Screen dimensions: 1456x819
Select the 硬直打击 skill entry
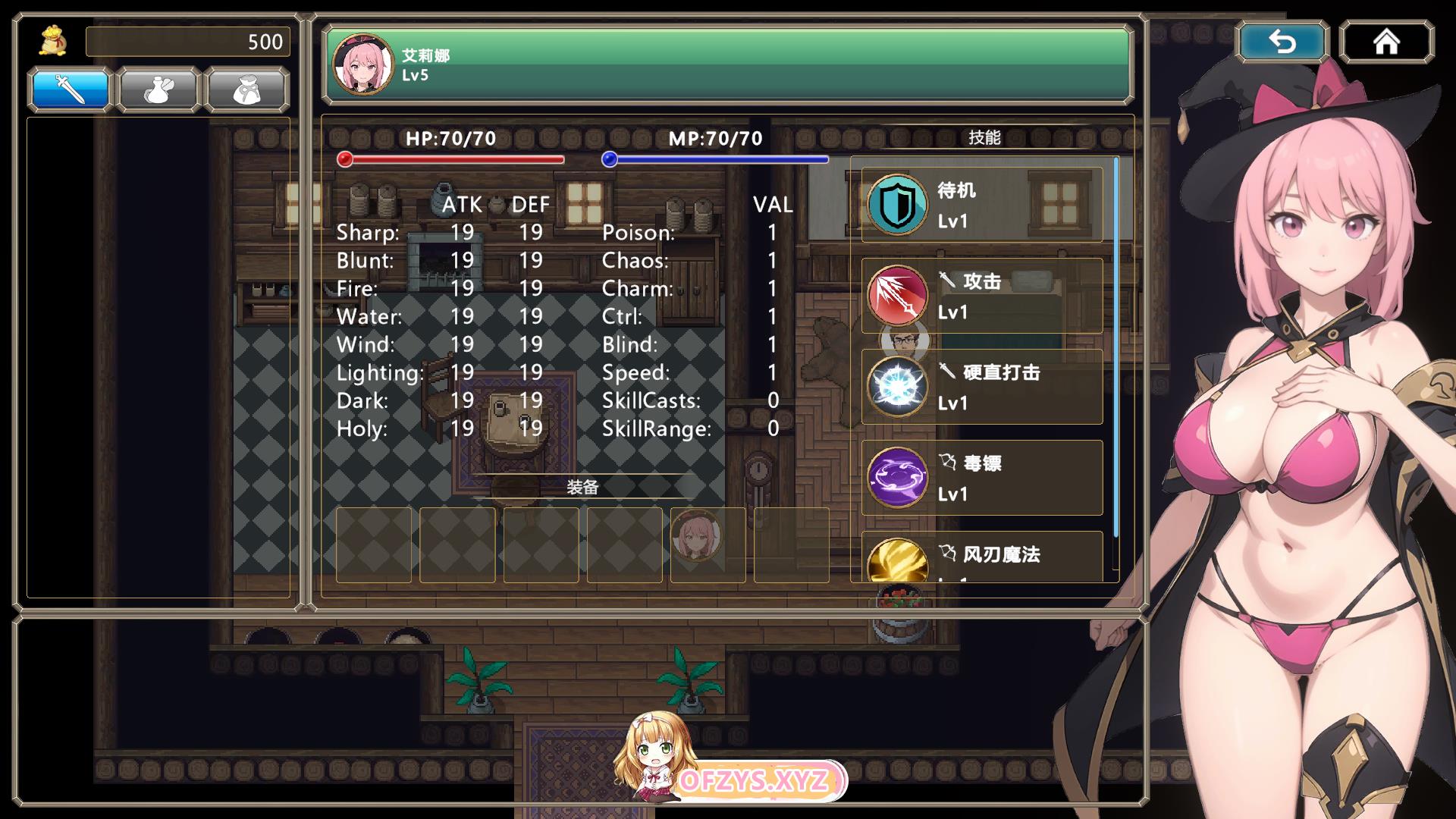click(981, 387)
